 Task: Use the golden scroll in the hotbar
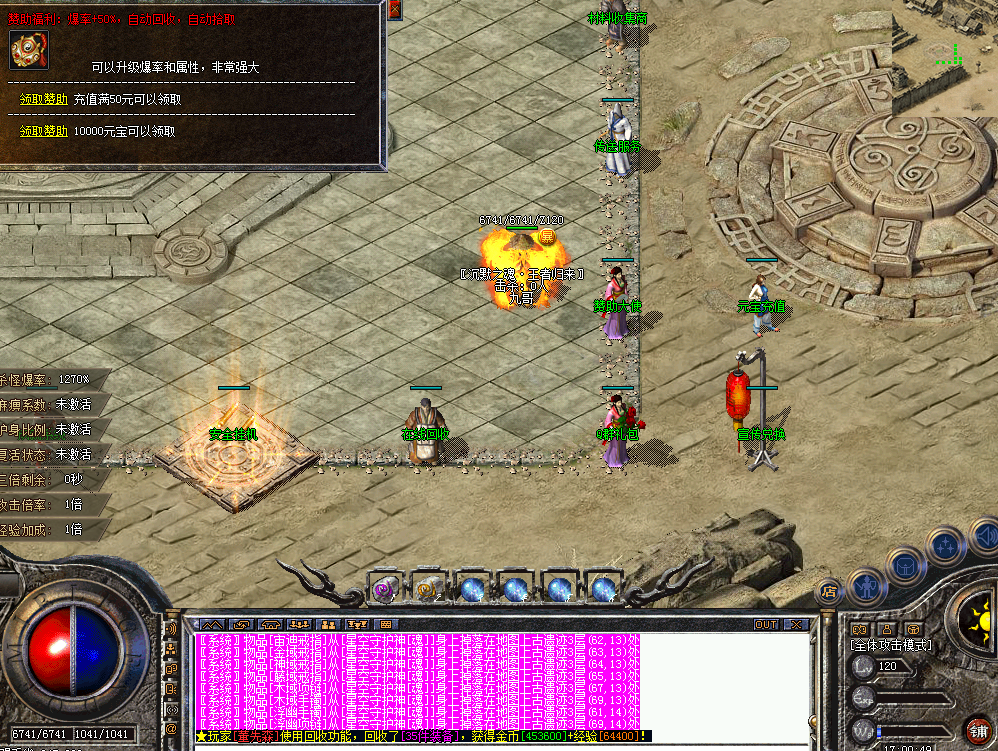[x=429, y=589]
